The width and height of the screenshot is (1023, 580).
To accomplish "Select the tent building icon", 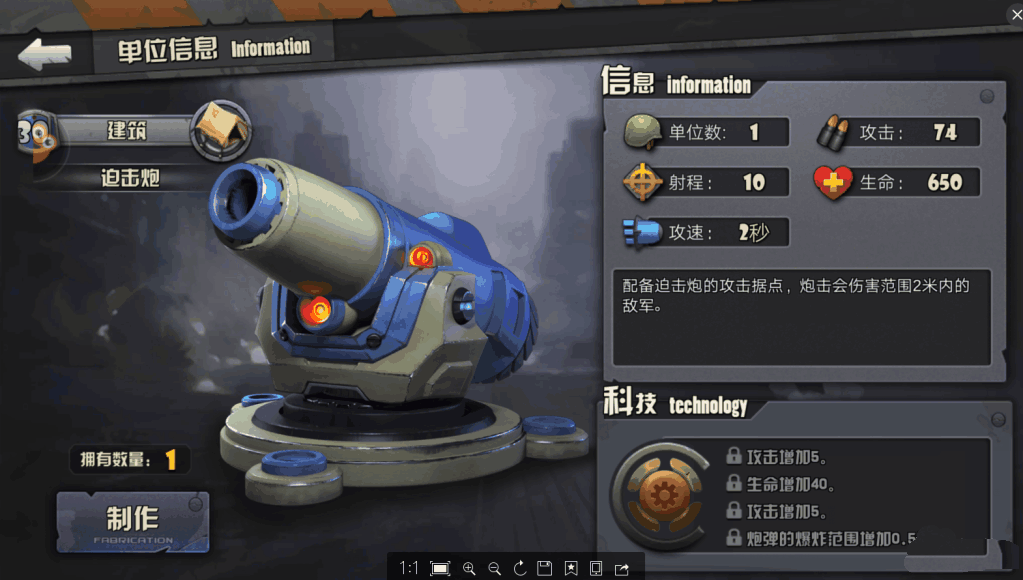I will point(220,130).
